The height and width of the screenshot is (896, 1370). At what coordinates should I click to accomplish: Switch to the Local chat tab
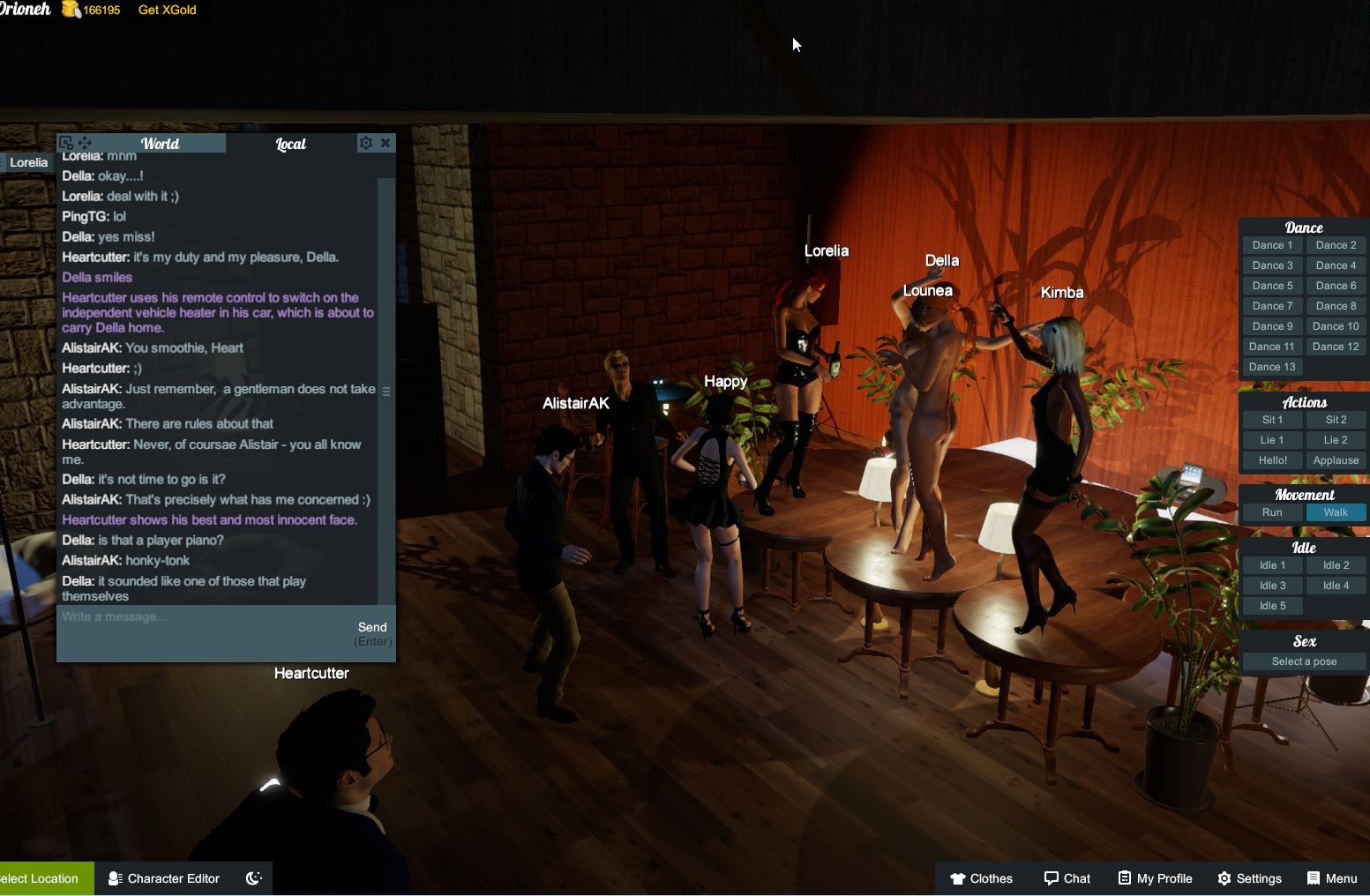pyautogui.click(x=291, y=143)
